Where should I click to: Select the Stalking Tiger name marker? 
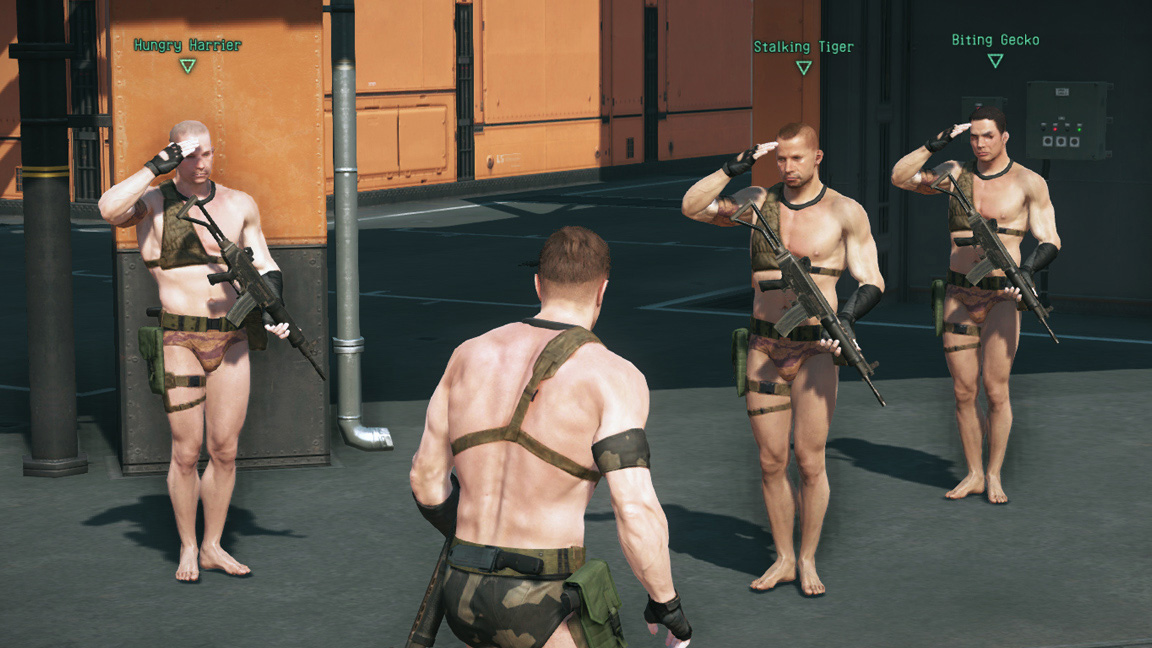[803, 47]
